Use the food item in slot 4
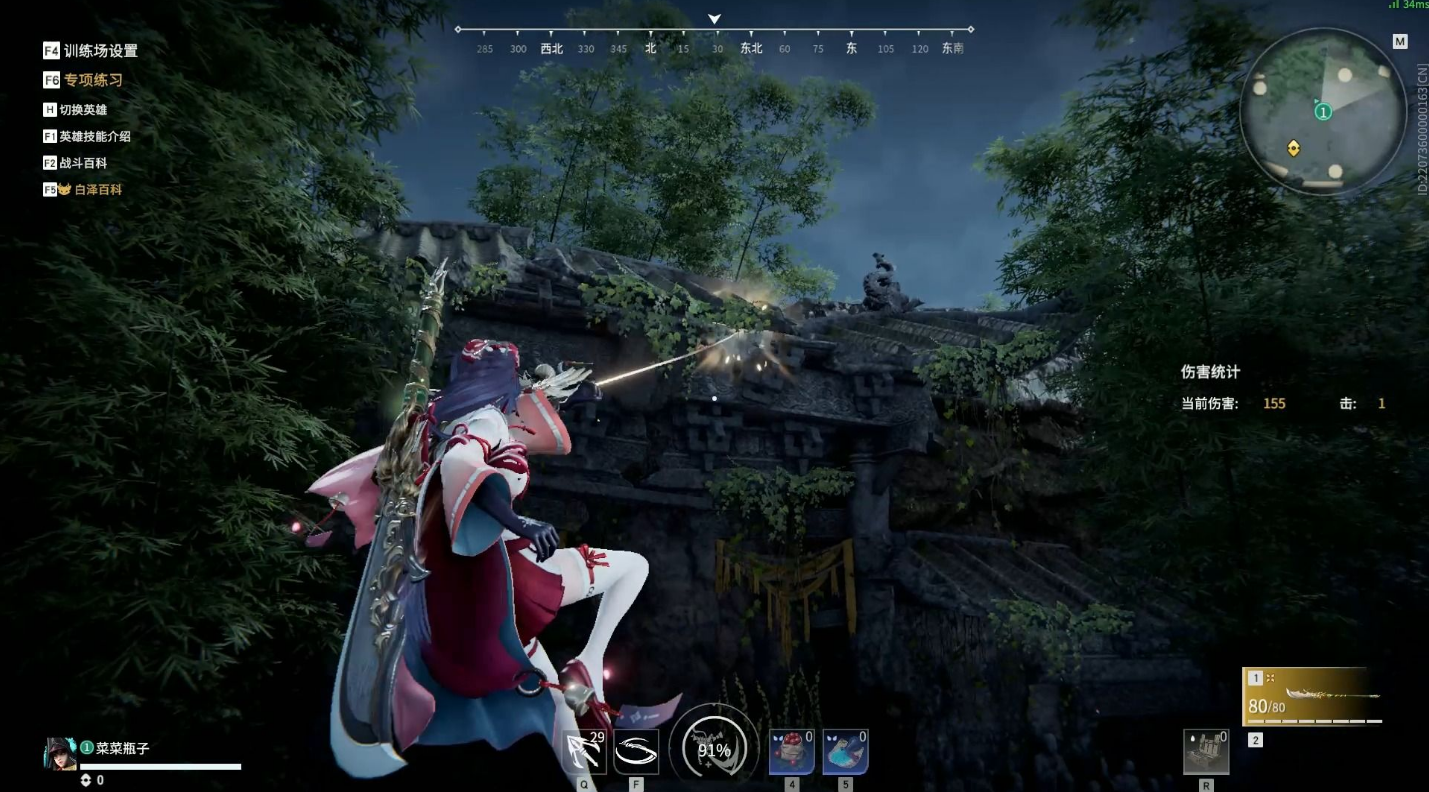The height and width of the screenshot is (792, 1429). (790, 749)
